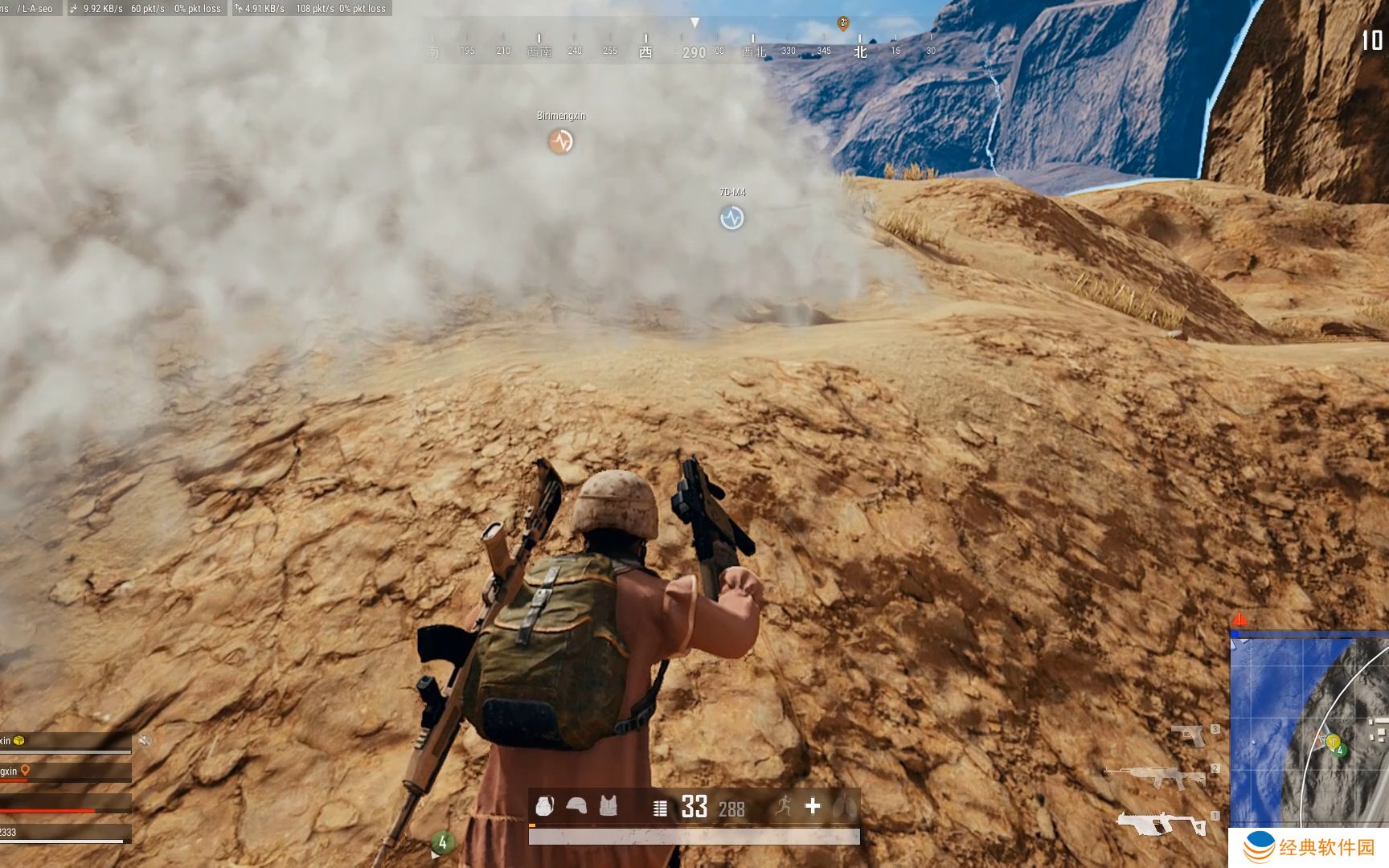Click the orange watermark logo
Viewport: 1389px width, 868px height.
tap(1259, 847)
